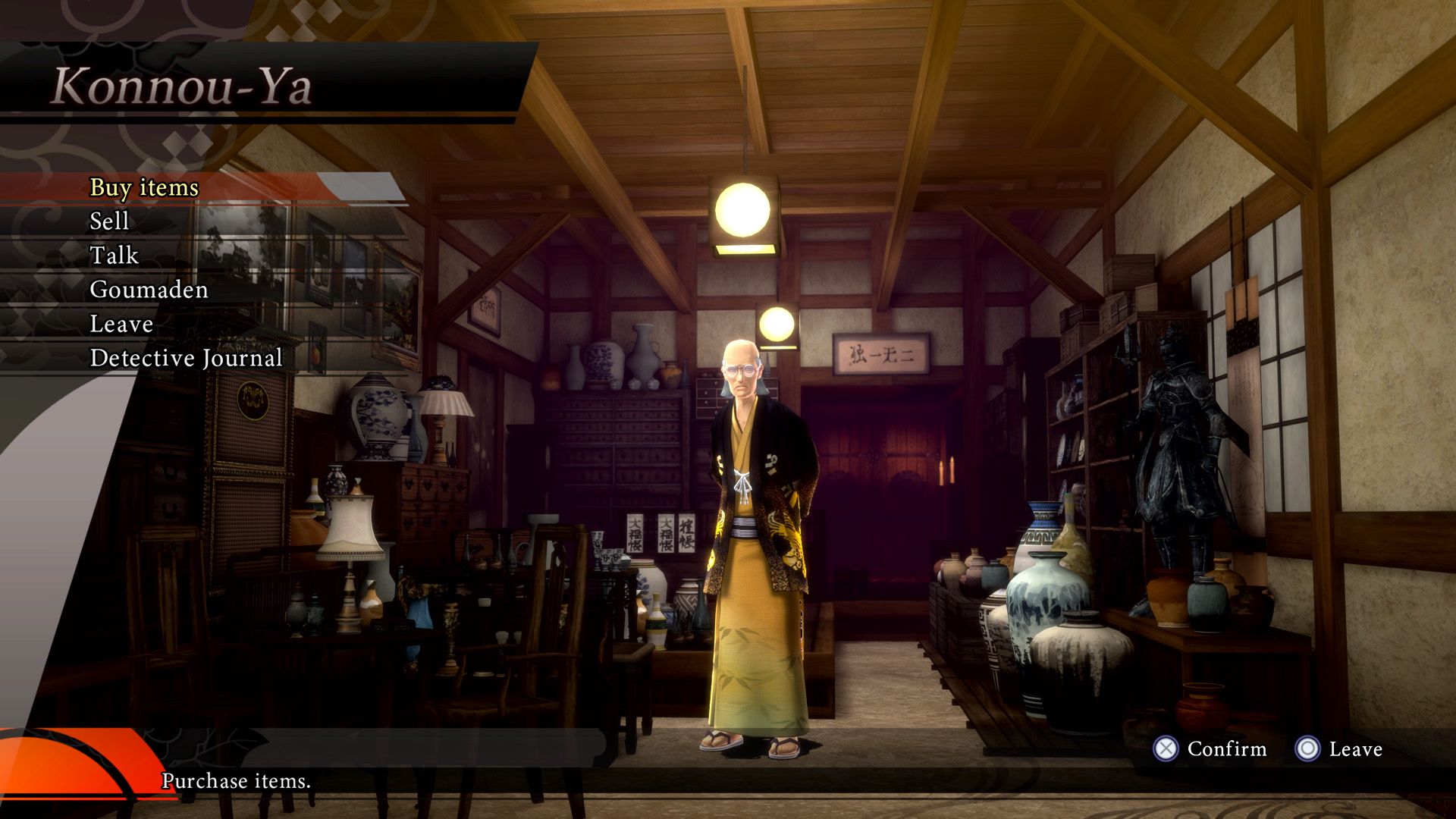Open the Goumaden menu entry

149,290
